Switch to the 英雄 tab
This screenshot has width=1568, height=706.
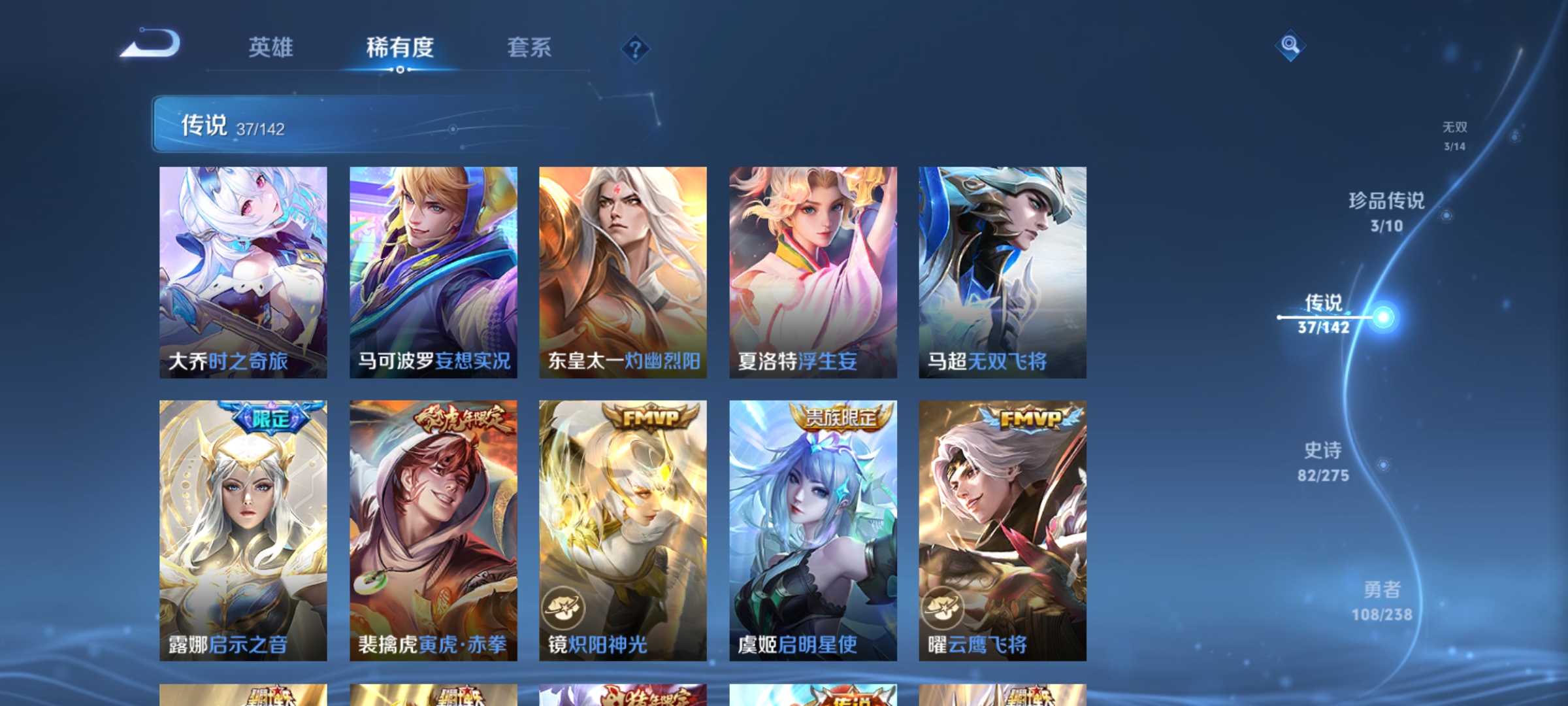[x=272, y=48]
